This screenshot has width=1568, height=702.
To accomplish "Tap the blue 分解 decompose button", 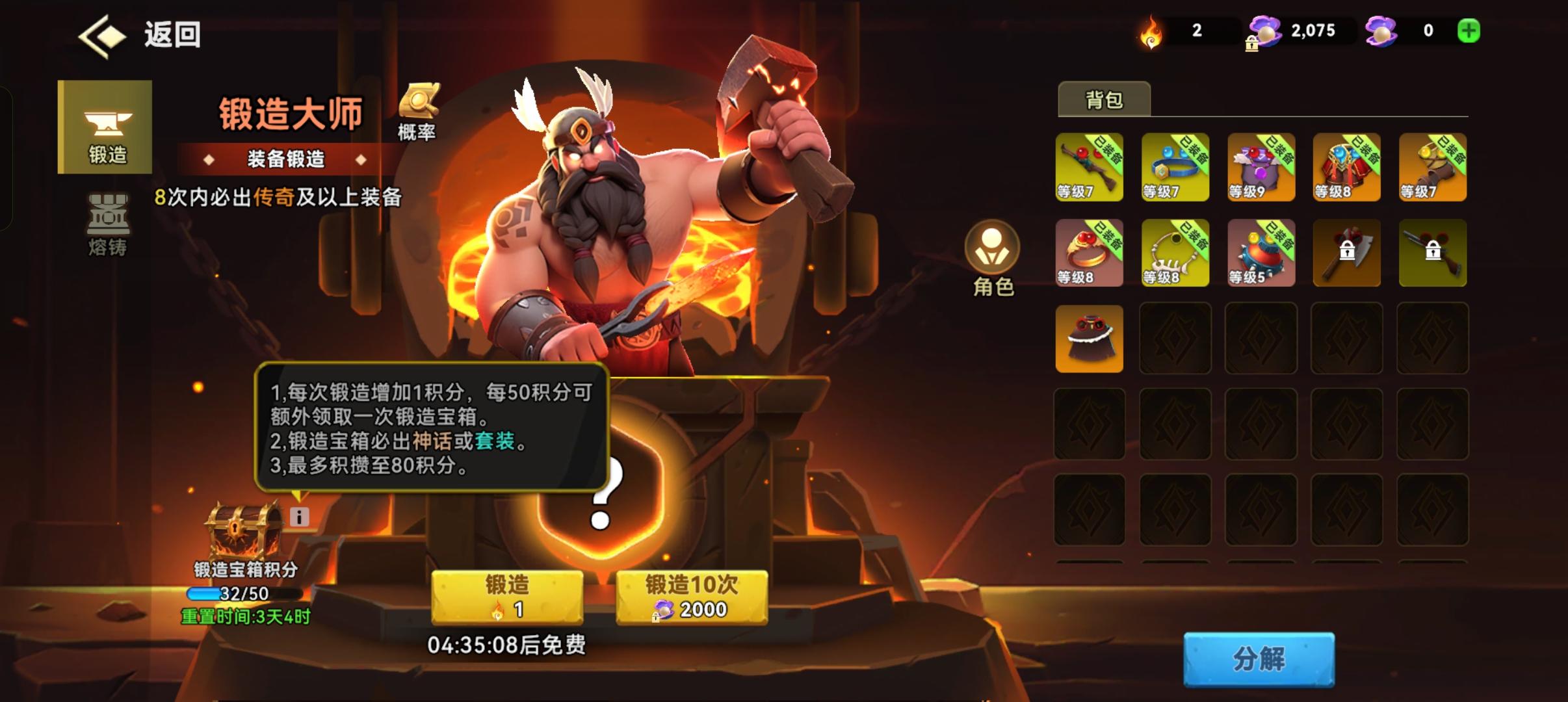I will (1260, 658).
